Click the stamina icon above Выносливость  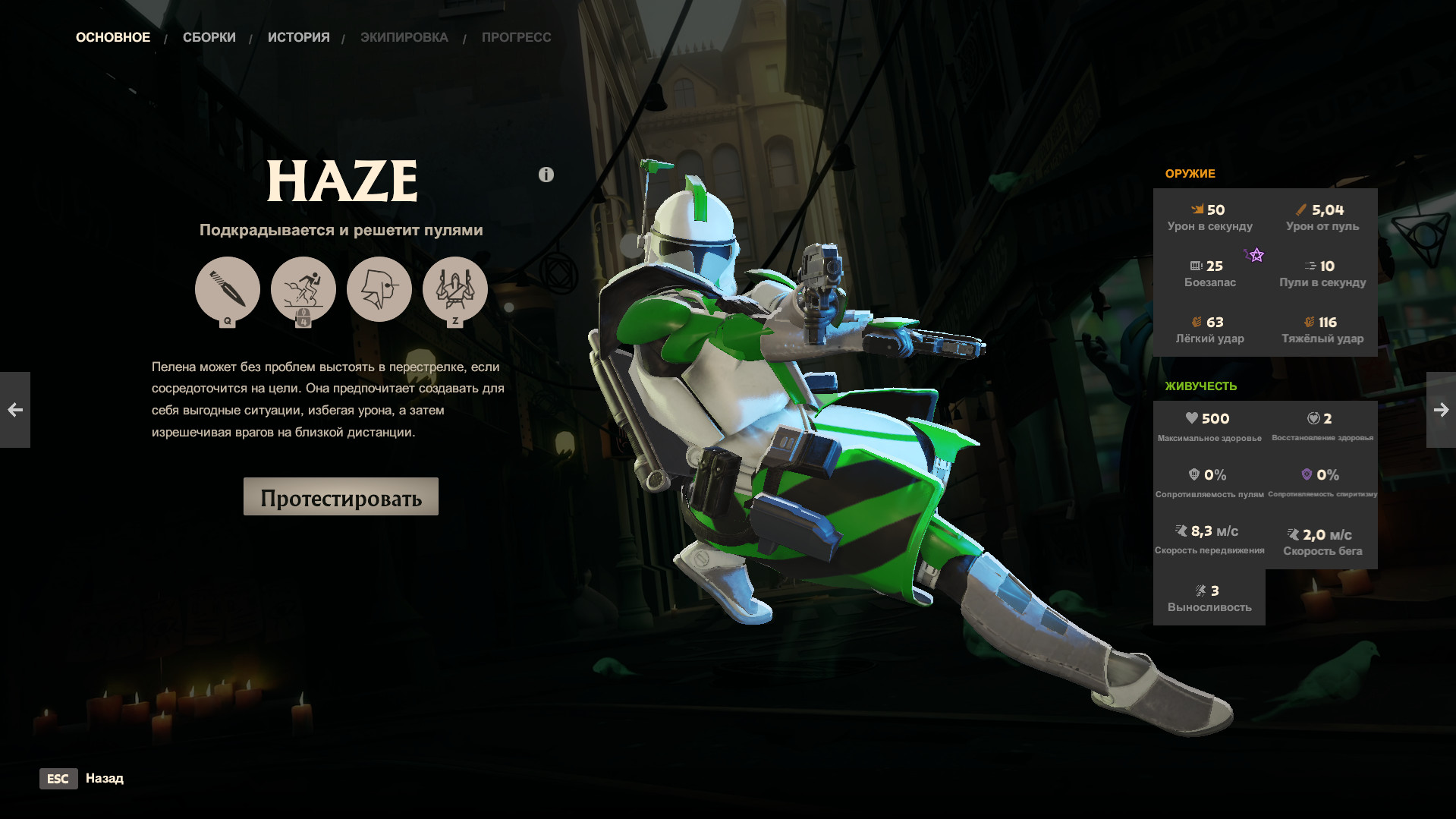[1200, 590]
